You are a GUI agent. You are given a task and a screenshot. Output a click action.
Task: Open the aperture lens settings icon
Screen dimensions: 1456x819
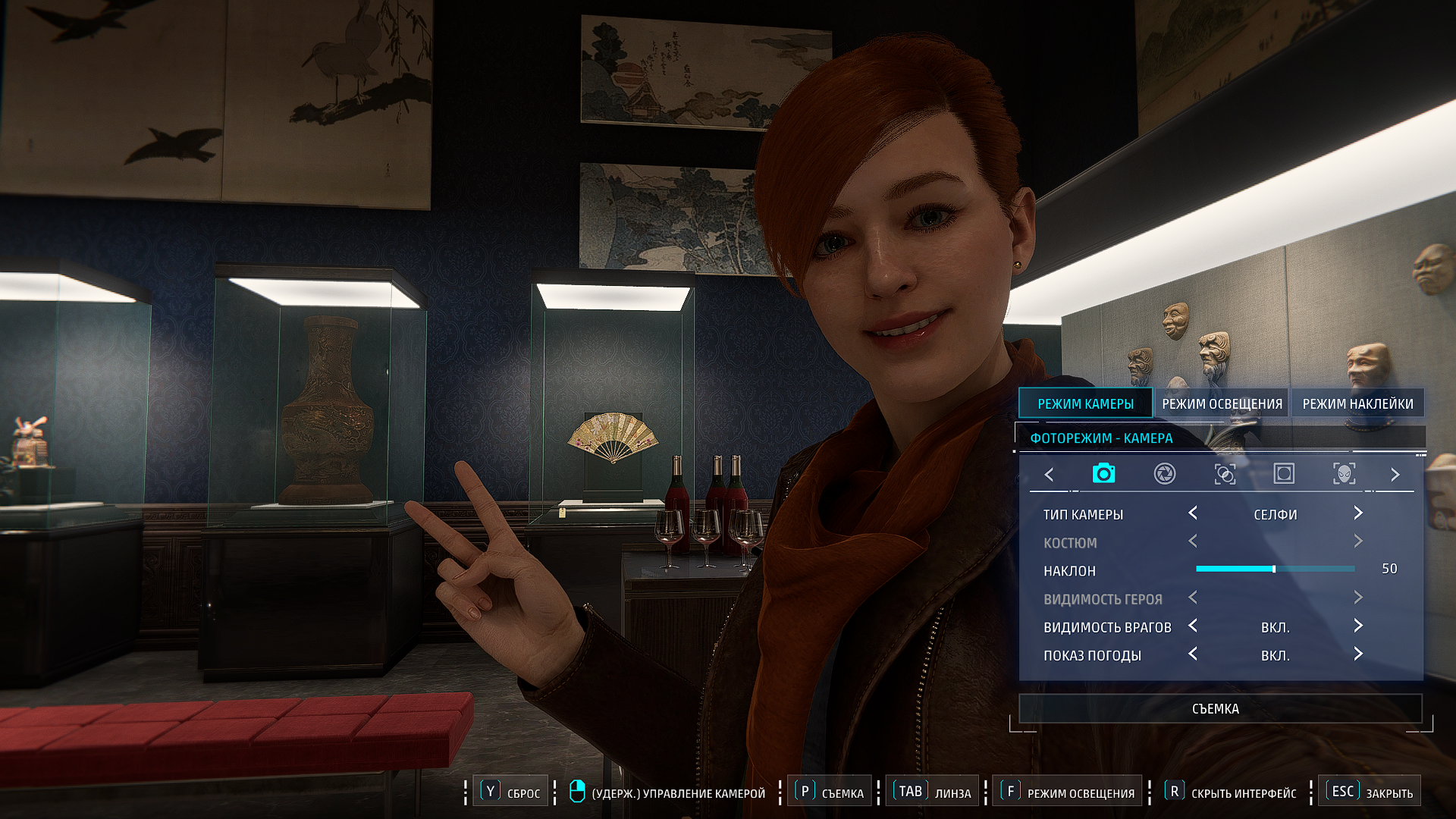point(1164,474)
